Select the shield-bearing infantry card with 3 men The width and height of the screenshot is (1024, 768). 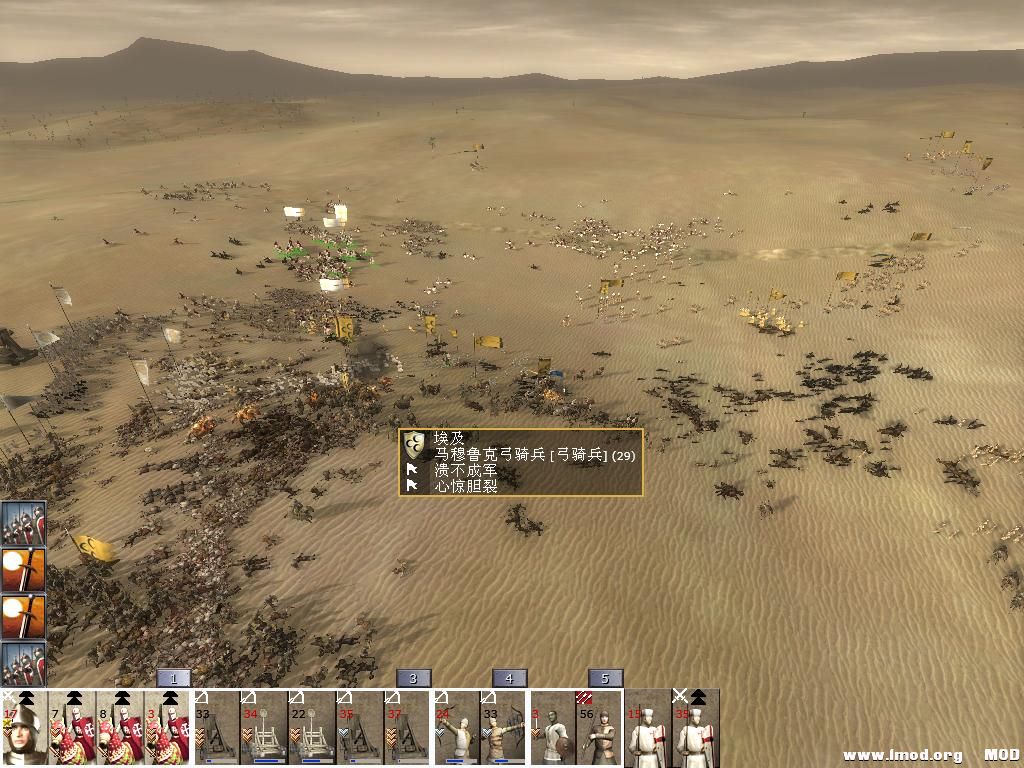click(x=552, y=729)
